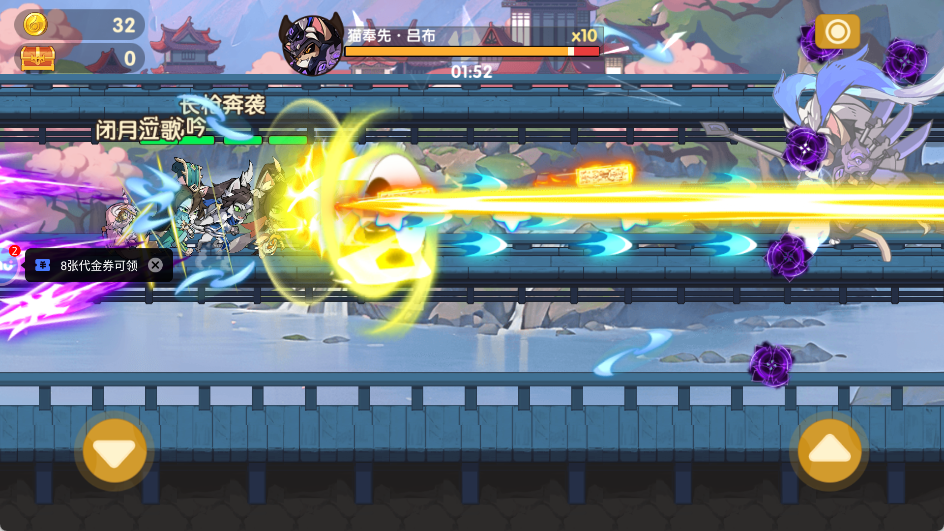Tap the yellow down arrow button
This screenshot has width=944, height=531.
pos(114,451)
